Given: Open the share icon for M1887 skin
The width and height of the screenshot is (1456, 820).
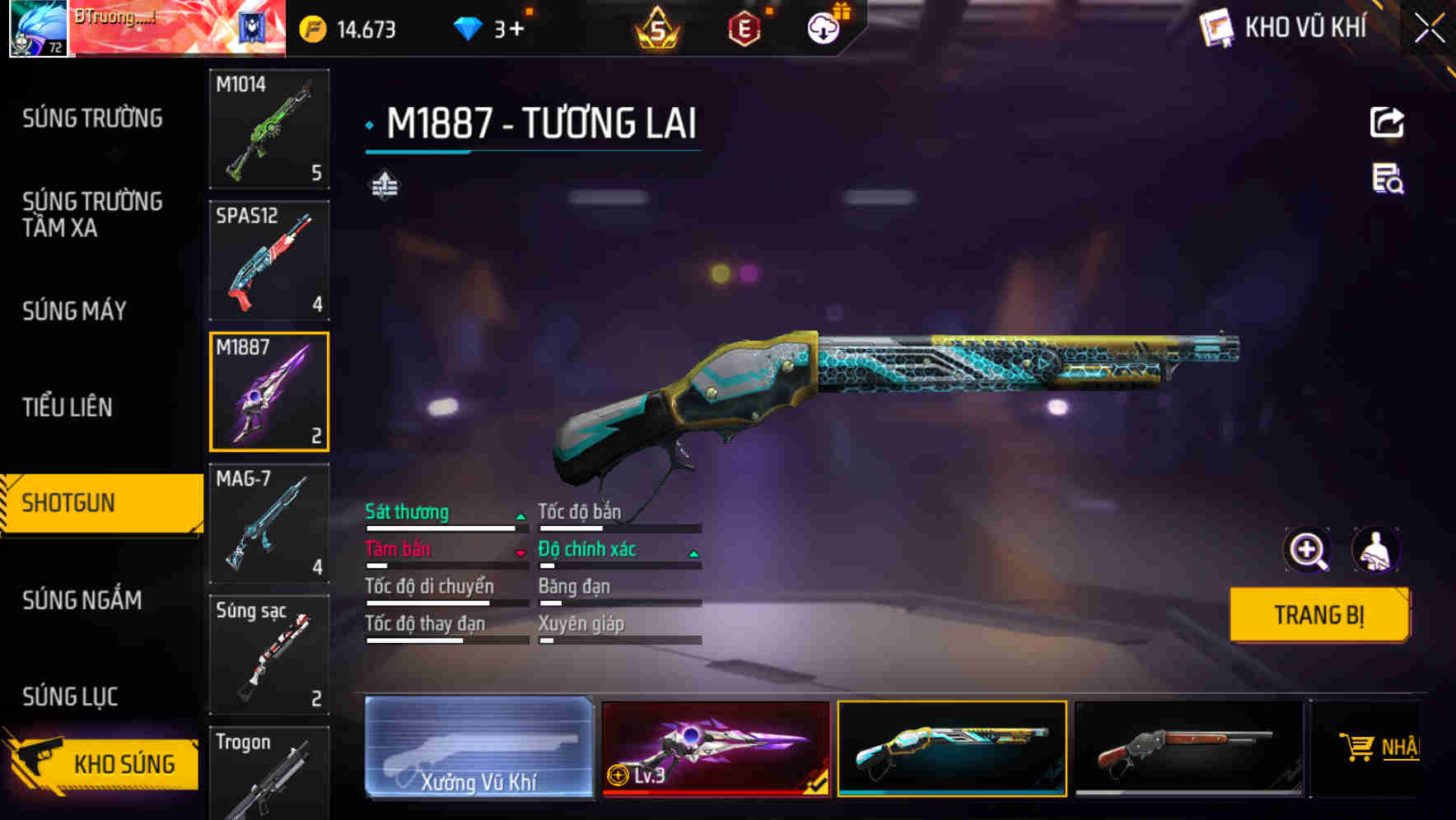Looking at the screenshot, I should click(x=1387, y=122).
